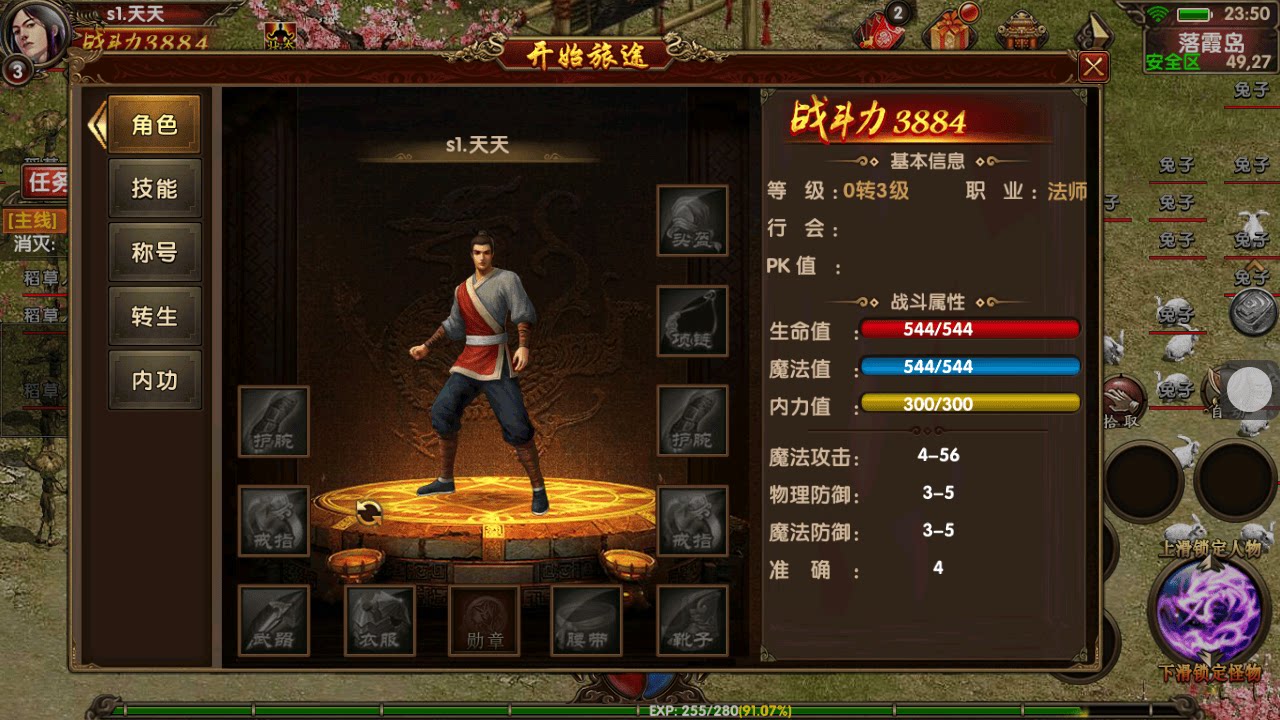Collapse the panel with the golden left arrow
The image size is (1280, 720).
96,122
